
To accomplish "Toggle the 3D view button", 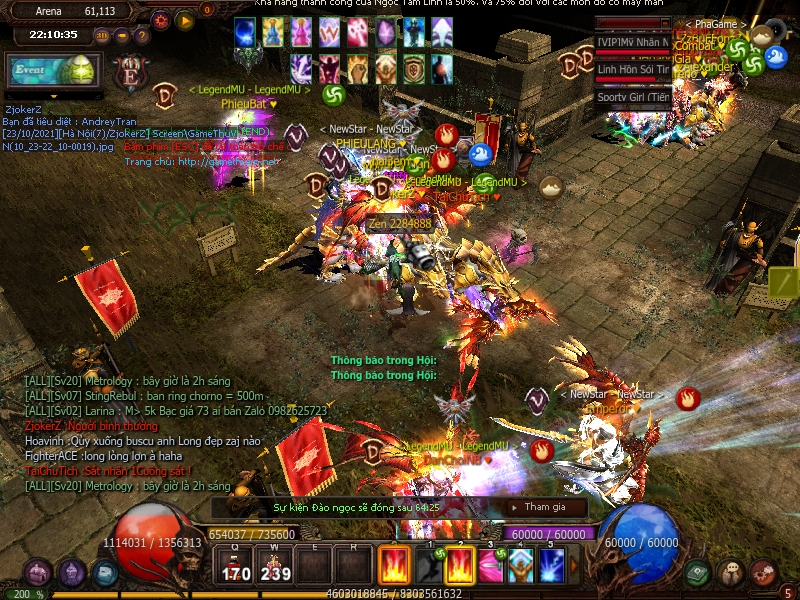I will tap(102, 35).
